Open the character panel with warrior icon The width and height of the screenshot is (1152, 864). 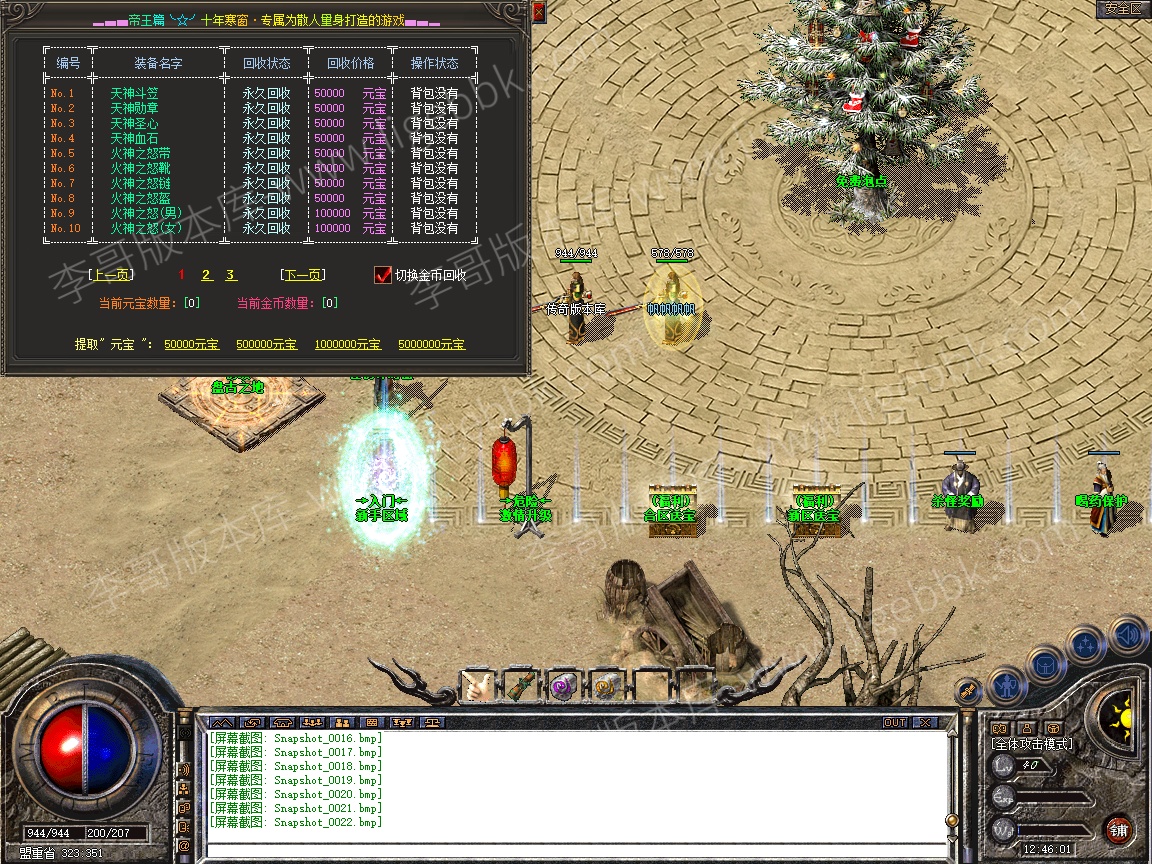pos(1005,685)
